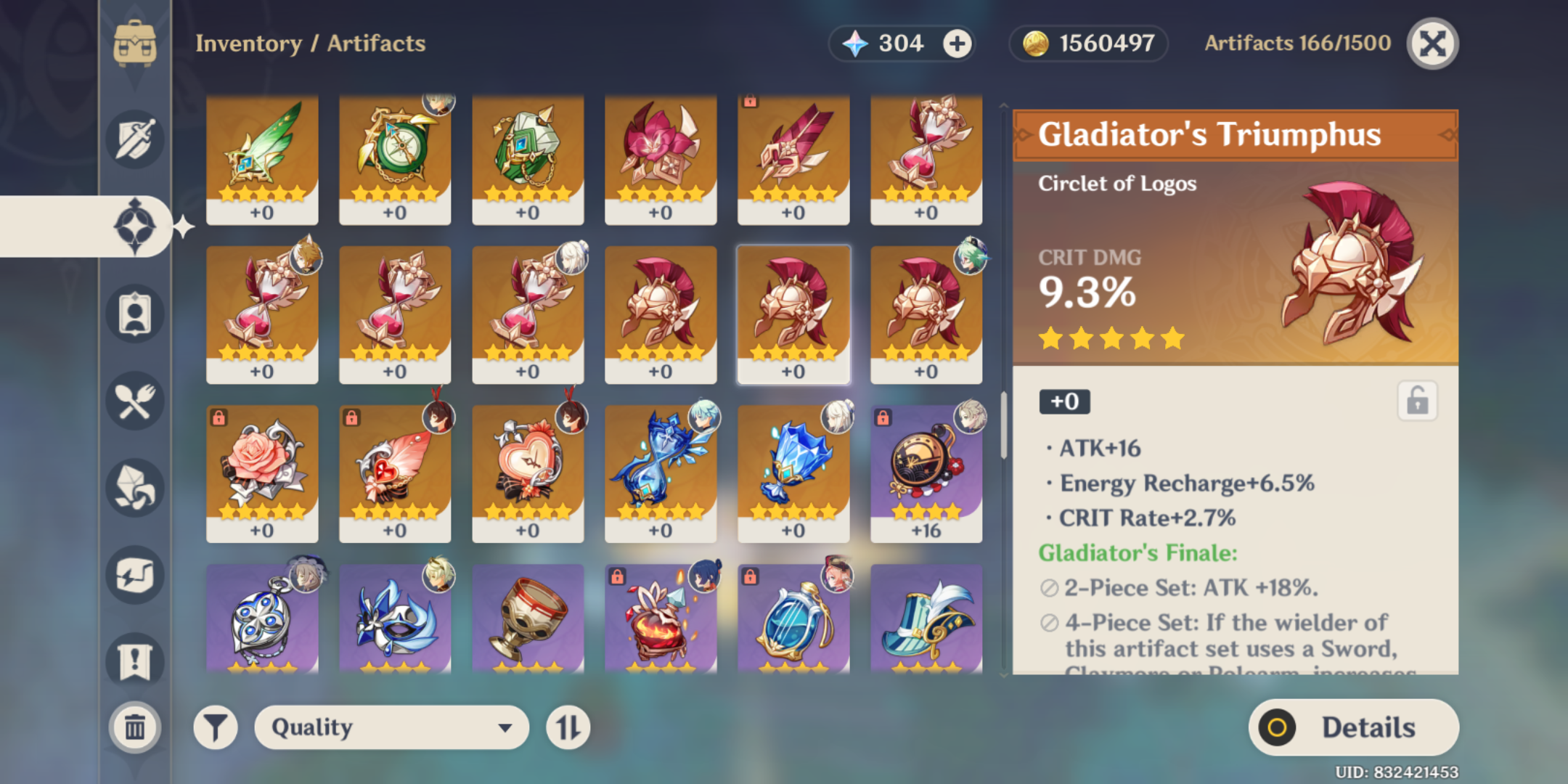Toggle the lock on the +16 artifact

(x=884, y=419)
